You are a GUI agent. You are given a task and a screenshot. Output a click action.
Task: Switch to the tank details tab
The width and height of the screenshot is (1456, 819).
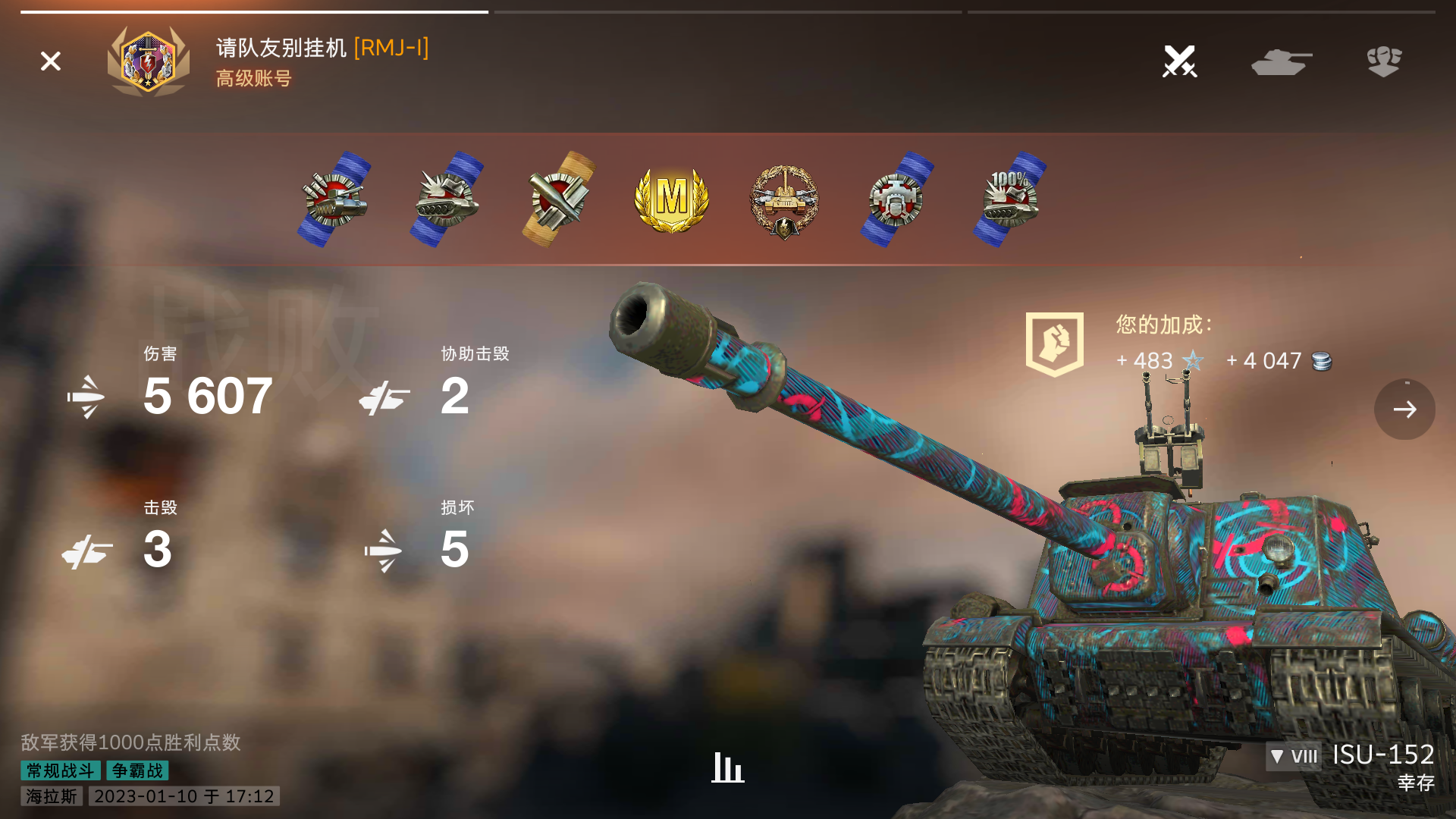pos(1282,61)
